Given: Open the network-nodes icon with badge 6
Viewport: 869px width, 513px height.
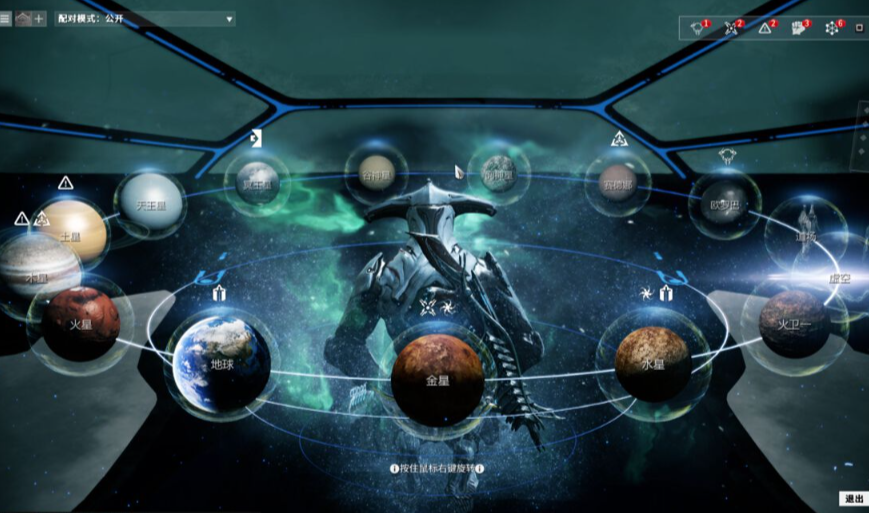Looking at the screenshot, I should pyautogui.click(x=832, y=28).
